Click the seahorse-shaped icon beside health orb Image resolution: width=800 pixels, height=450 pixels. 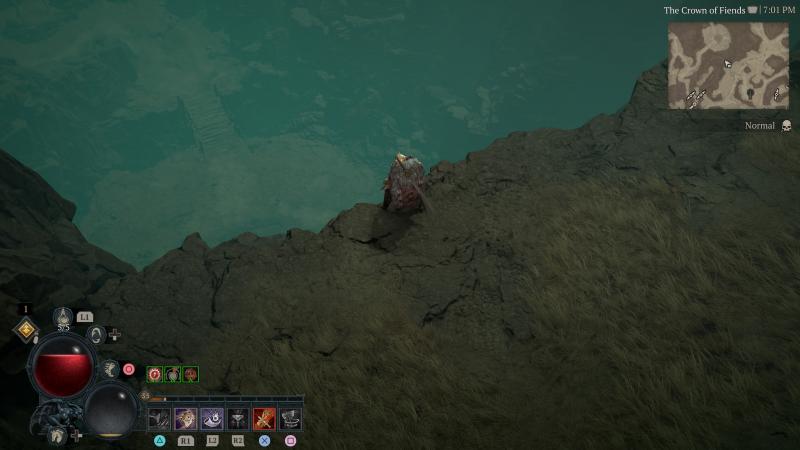coord(111,370)
